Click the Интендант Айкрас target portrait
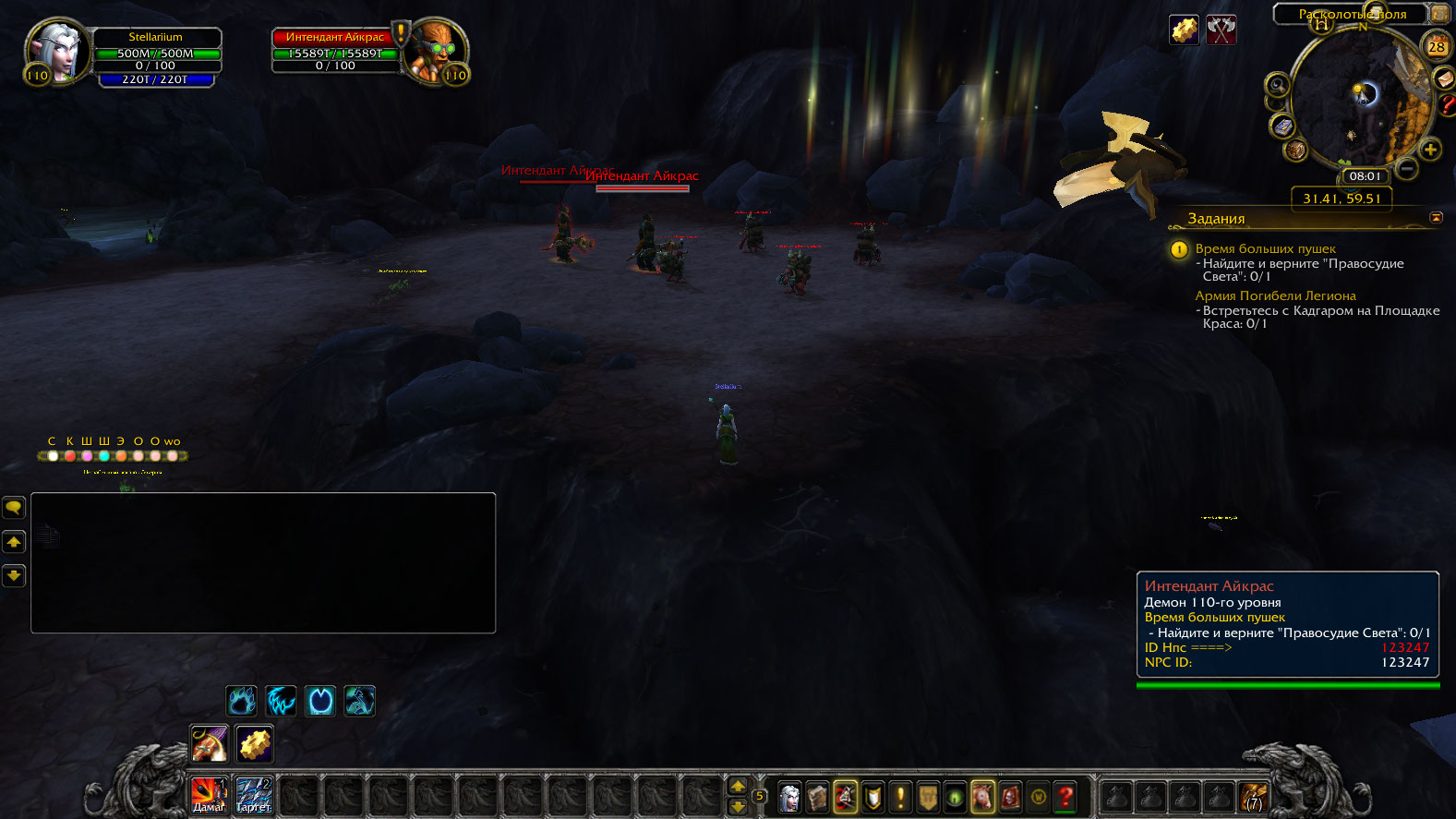This screenshot has width=1456, height=819. [x=436, y=52]
